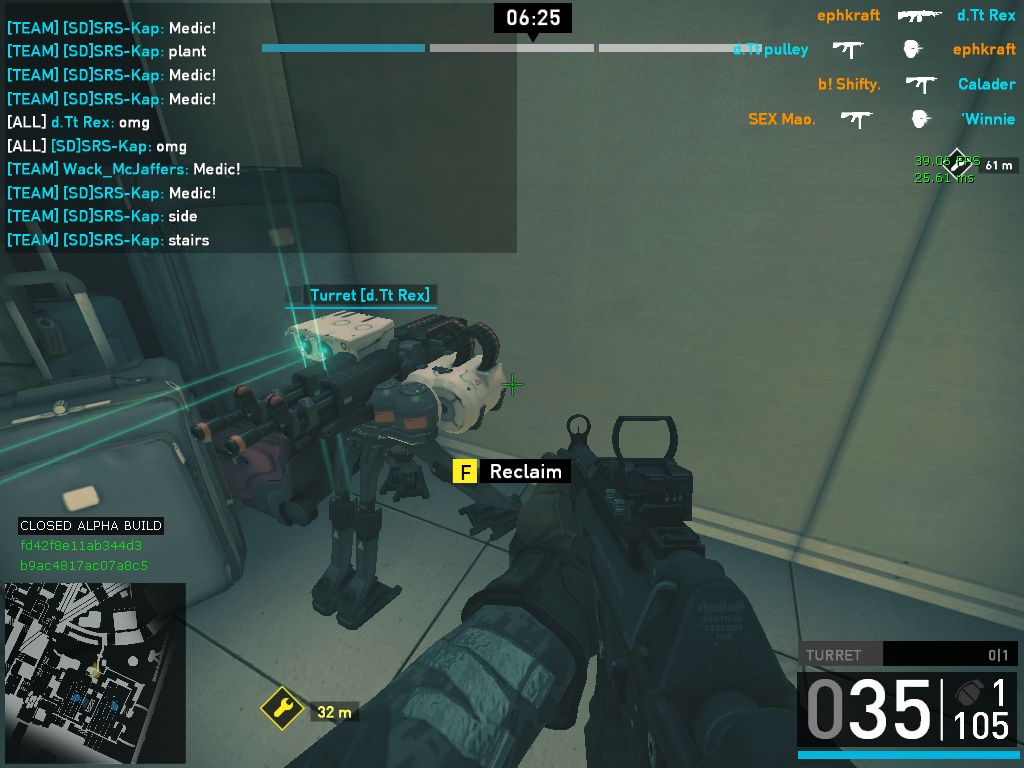Screen dimensions: 1024x768
Task: Click the grenade icon
Action: pyautogui.click(x=969, y=692)
